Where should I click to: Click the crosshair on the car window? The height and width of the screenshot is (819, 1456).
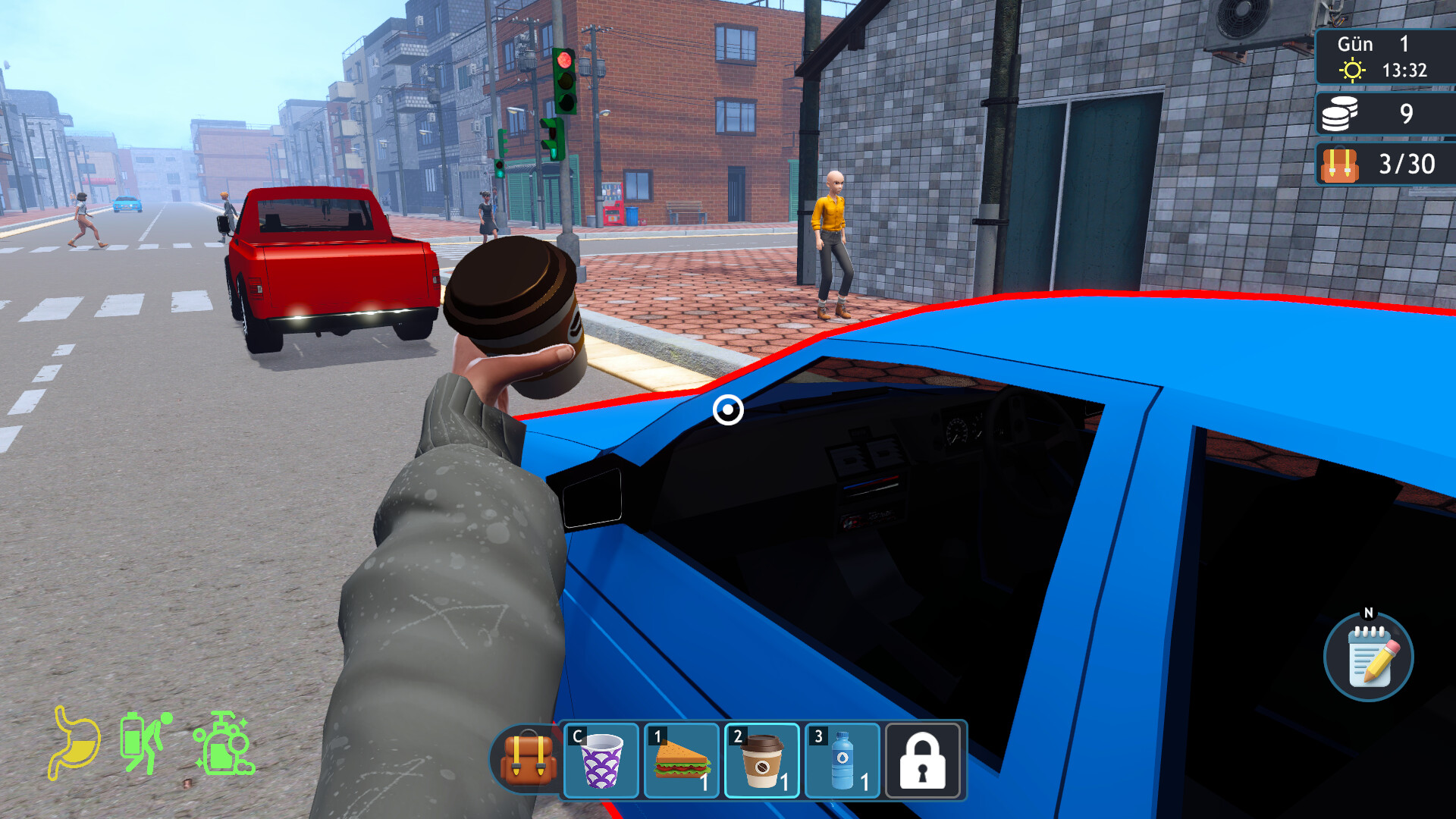tap(726, 410)
